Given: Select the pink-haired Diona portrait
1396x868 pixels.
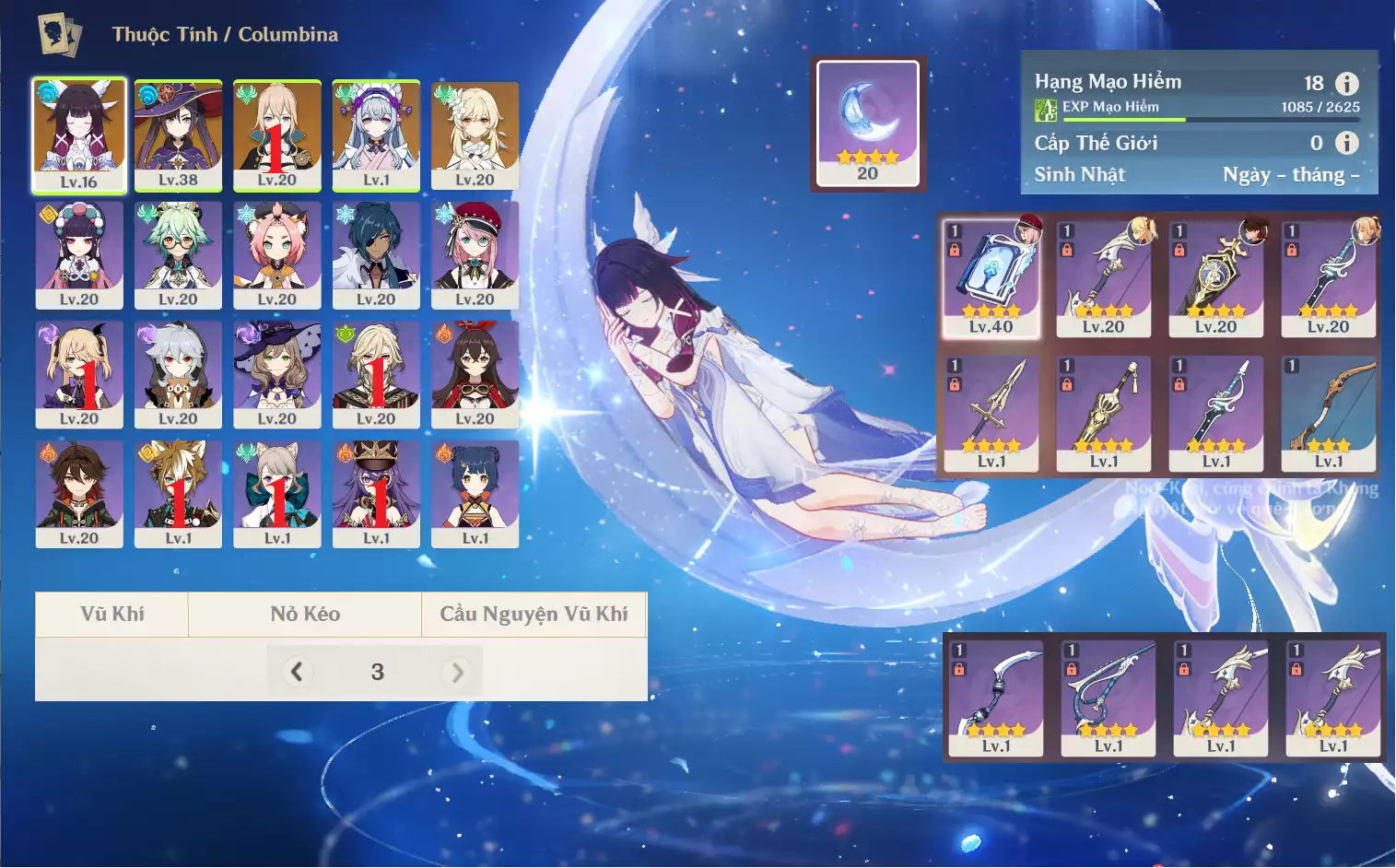Looking at the screenshot, I should coord(276,254).
